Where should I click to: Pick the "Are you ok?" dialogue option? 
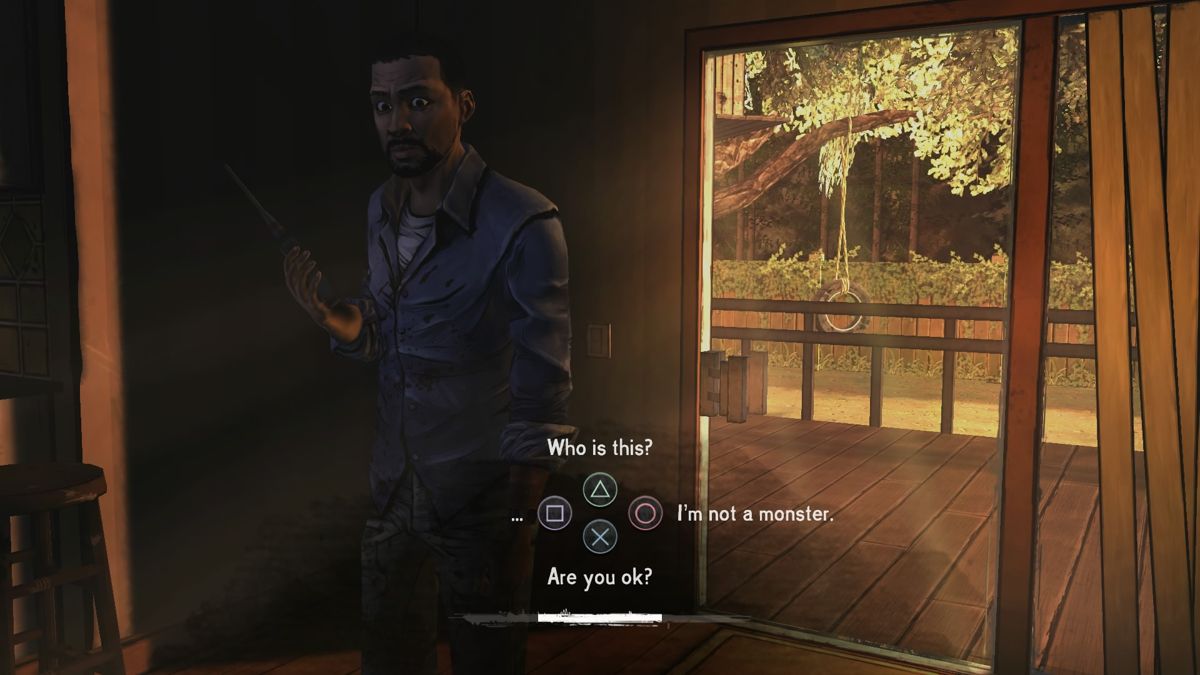tap(599, 578)
